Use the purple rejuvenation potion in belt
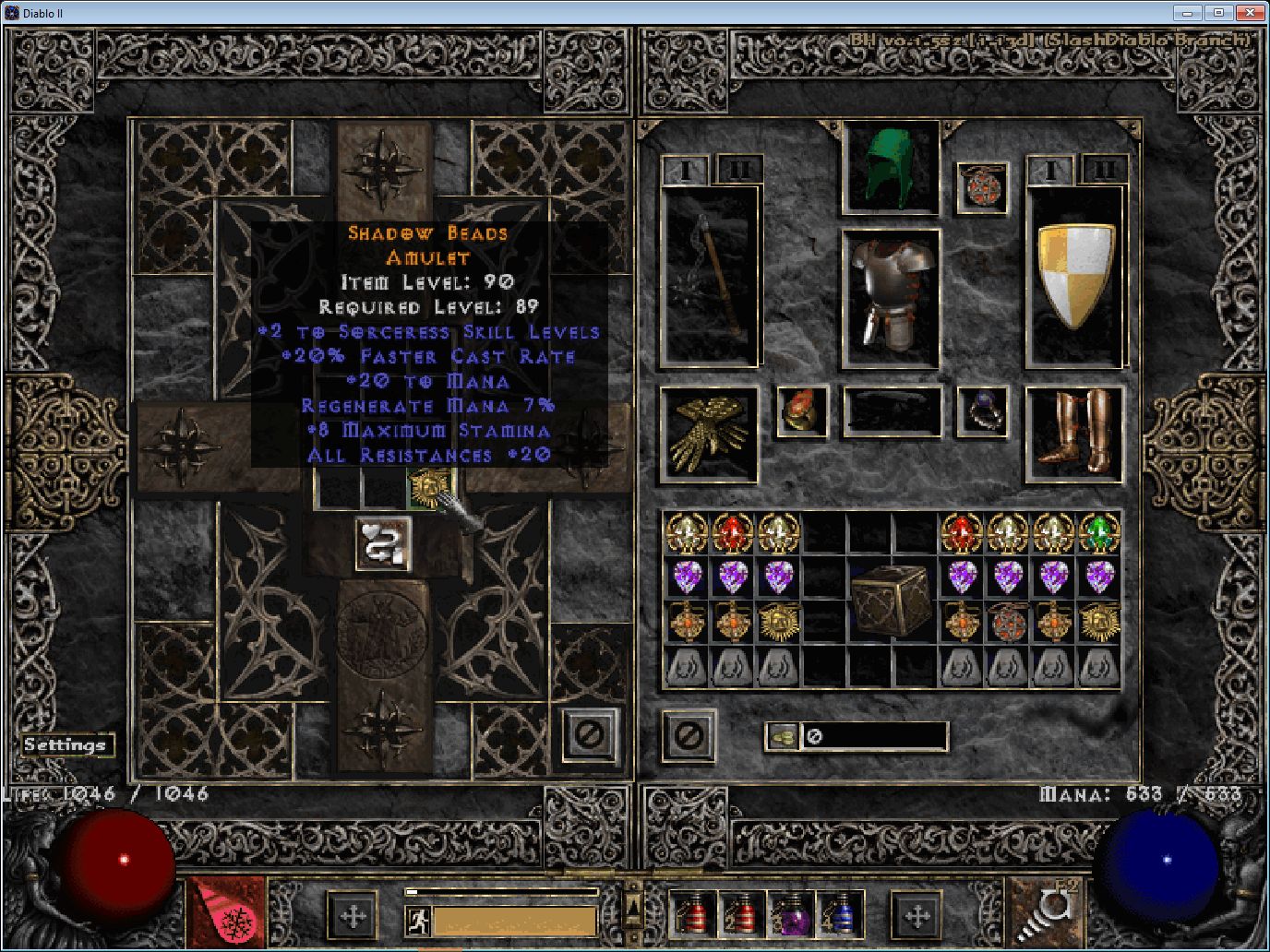Viewport: 1270px width, 952px height. [791, 913]
